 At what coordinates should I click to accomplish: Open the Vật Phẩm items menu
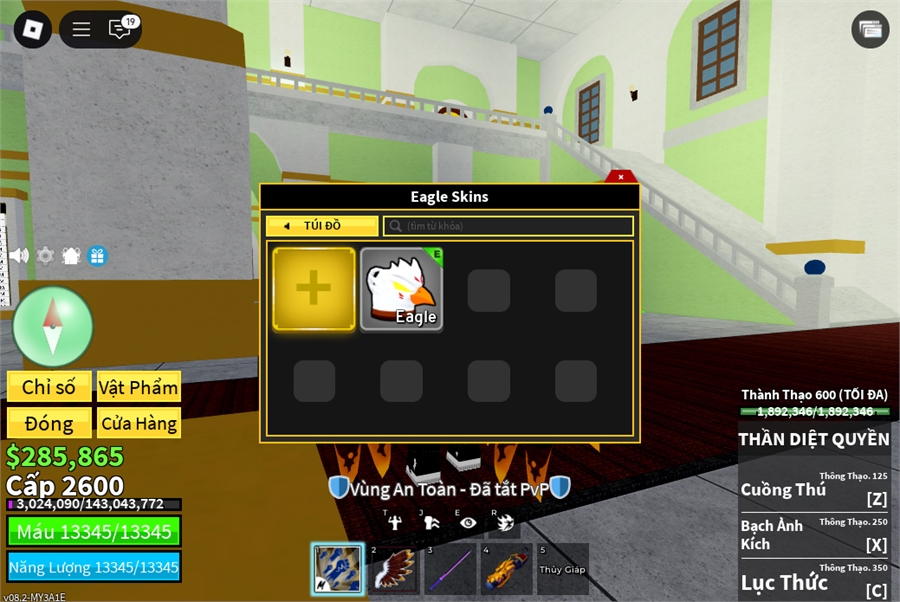coord(138,387)
